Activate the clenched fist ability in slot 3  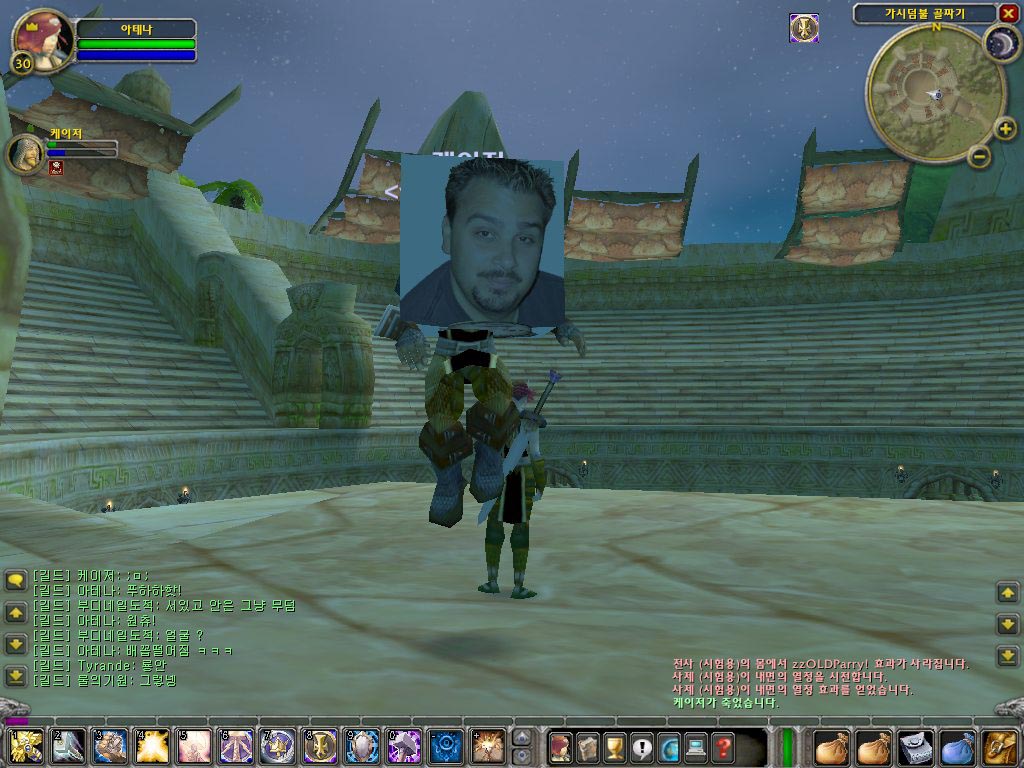tap(110, 747)
